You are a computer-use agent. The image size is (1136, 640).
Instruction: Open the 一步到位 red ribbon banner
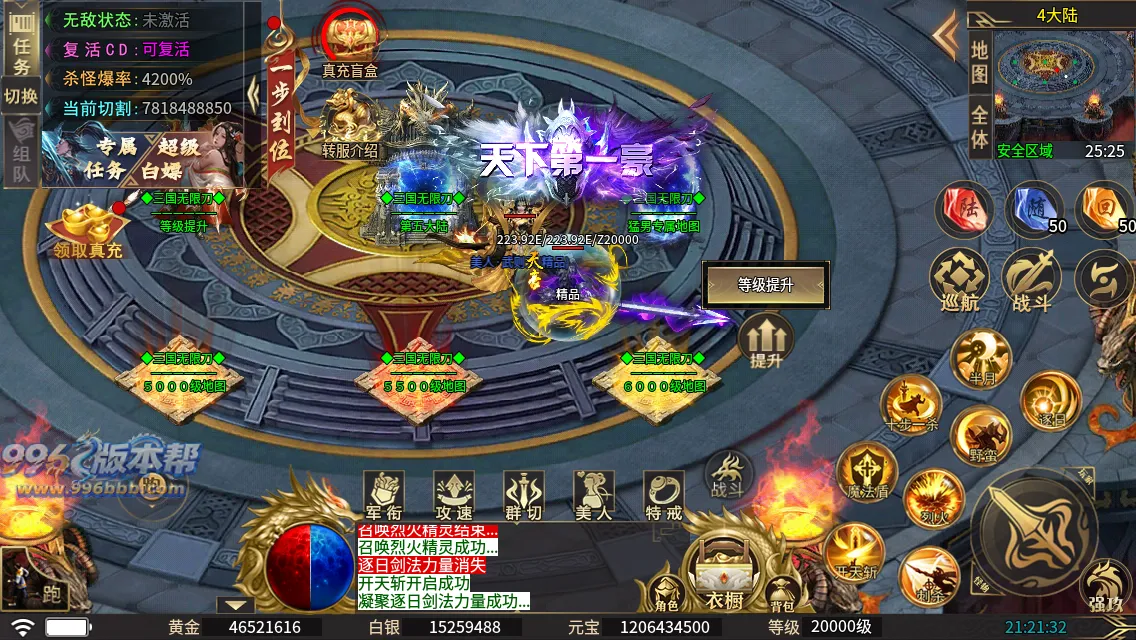(x=281, y=112)
